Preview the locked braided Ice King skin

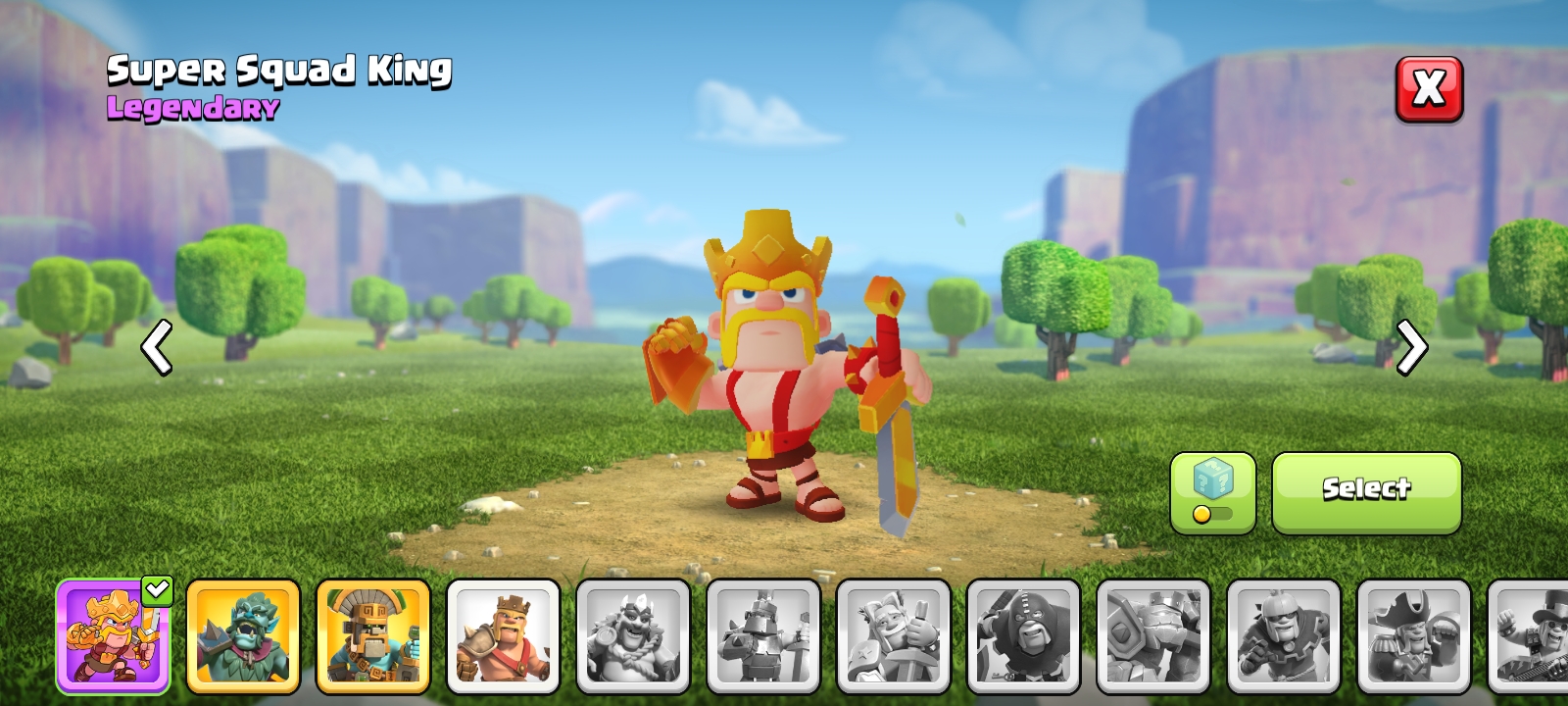[634, 635]
